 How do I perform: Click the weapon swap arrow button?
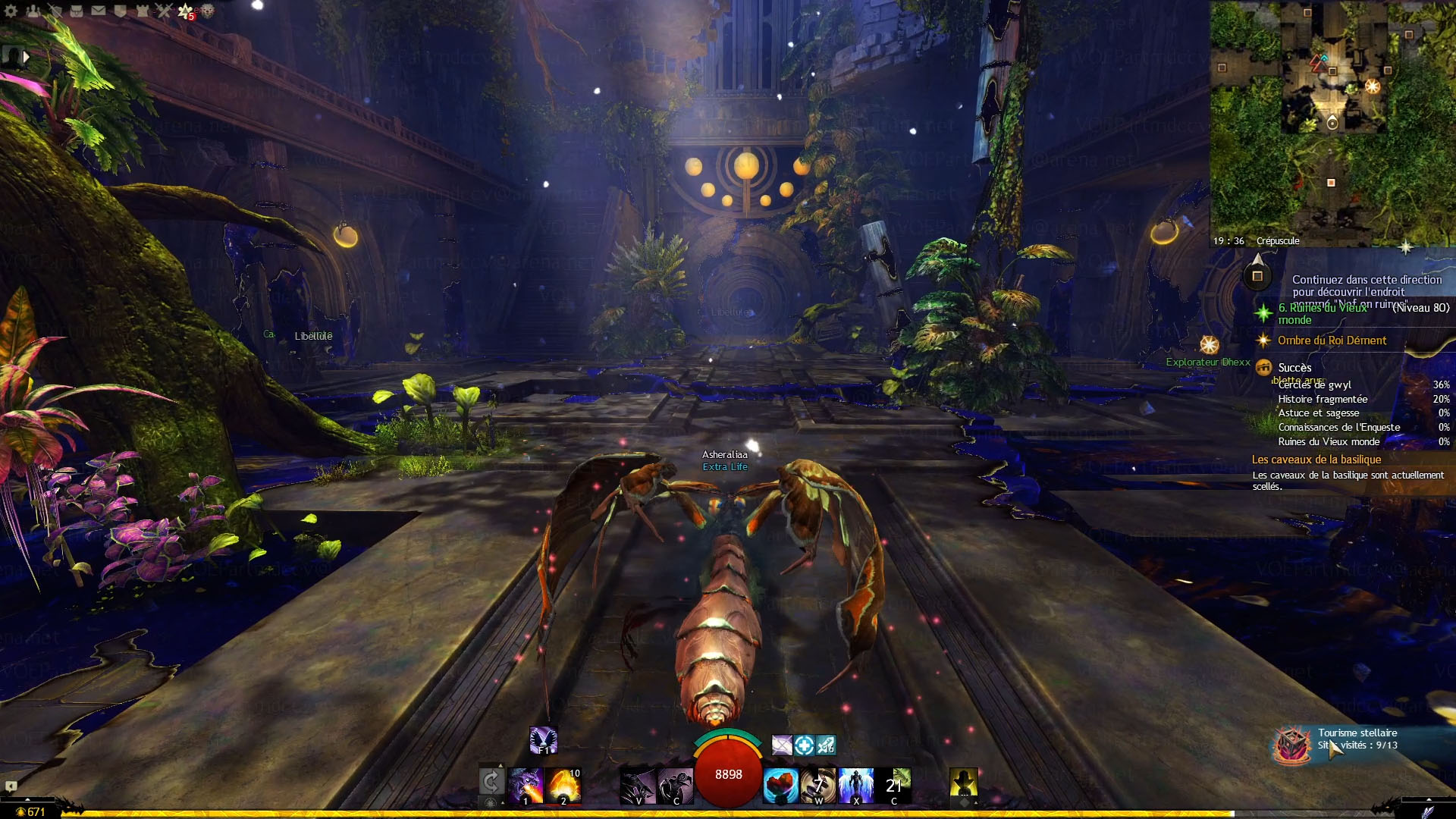point(491,781)
